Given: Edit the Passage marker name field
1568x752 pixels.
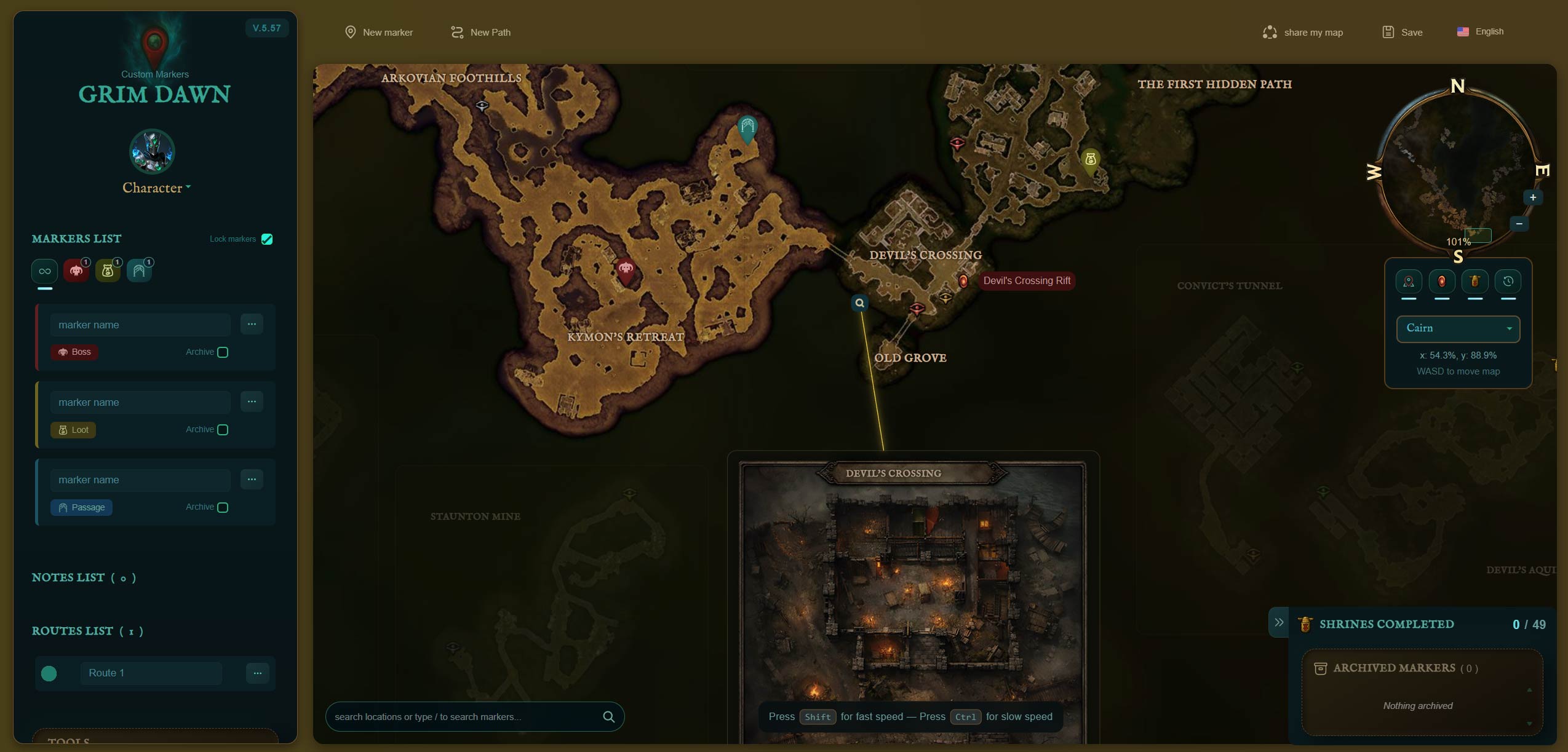Looking at the screenshot, I should point(140,480).
